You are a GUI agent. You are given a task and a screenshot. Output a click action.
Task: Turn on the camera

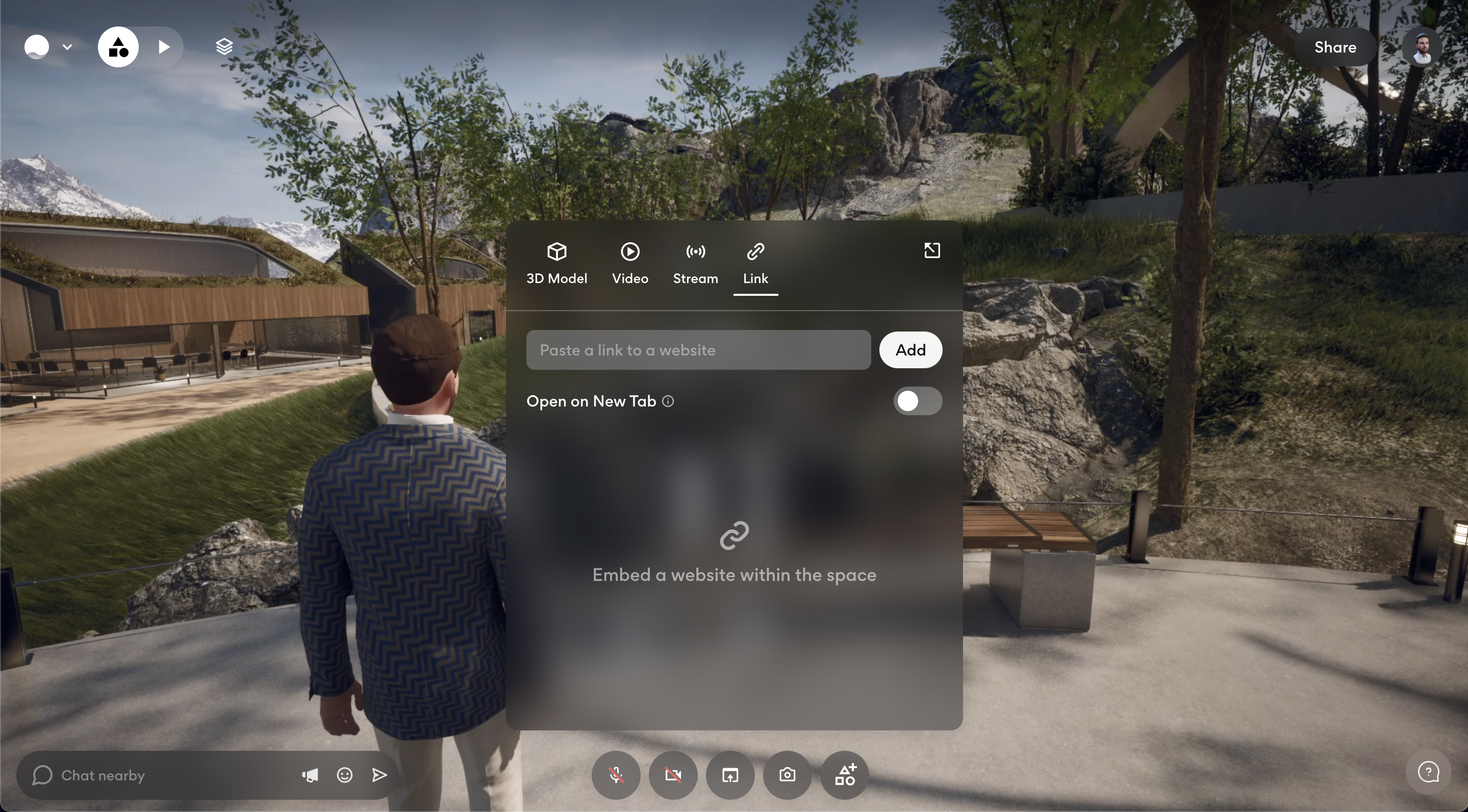click(x=673, y=775)
